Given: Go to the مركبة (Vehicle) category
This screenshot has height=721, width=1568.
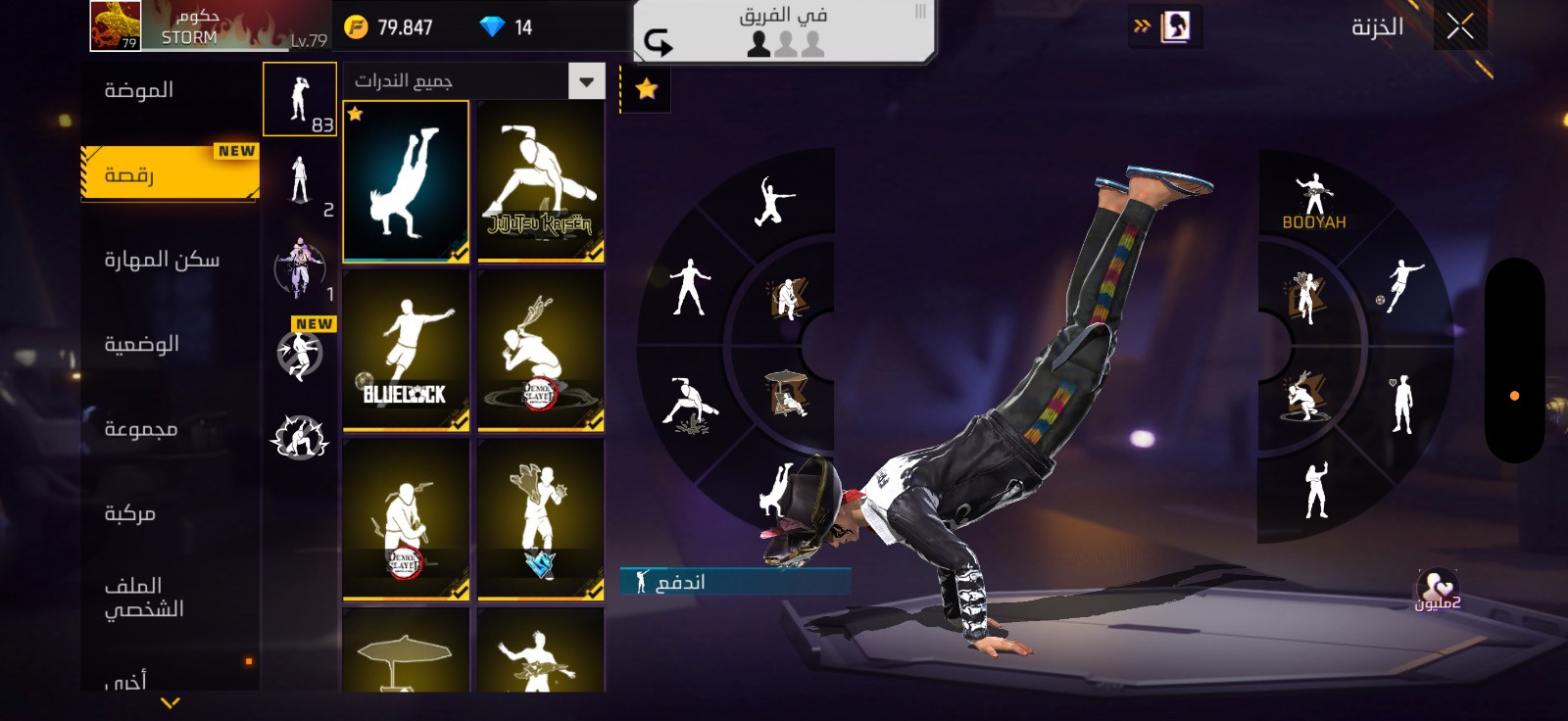Looking at the screenshot, I should tap(130, 513).
